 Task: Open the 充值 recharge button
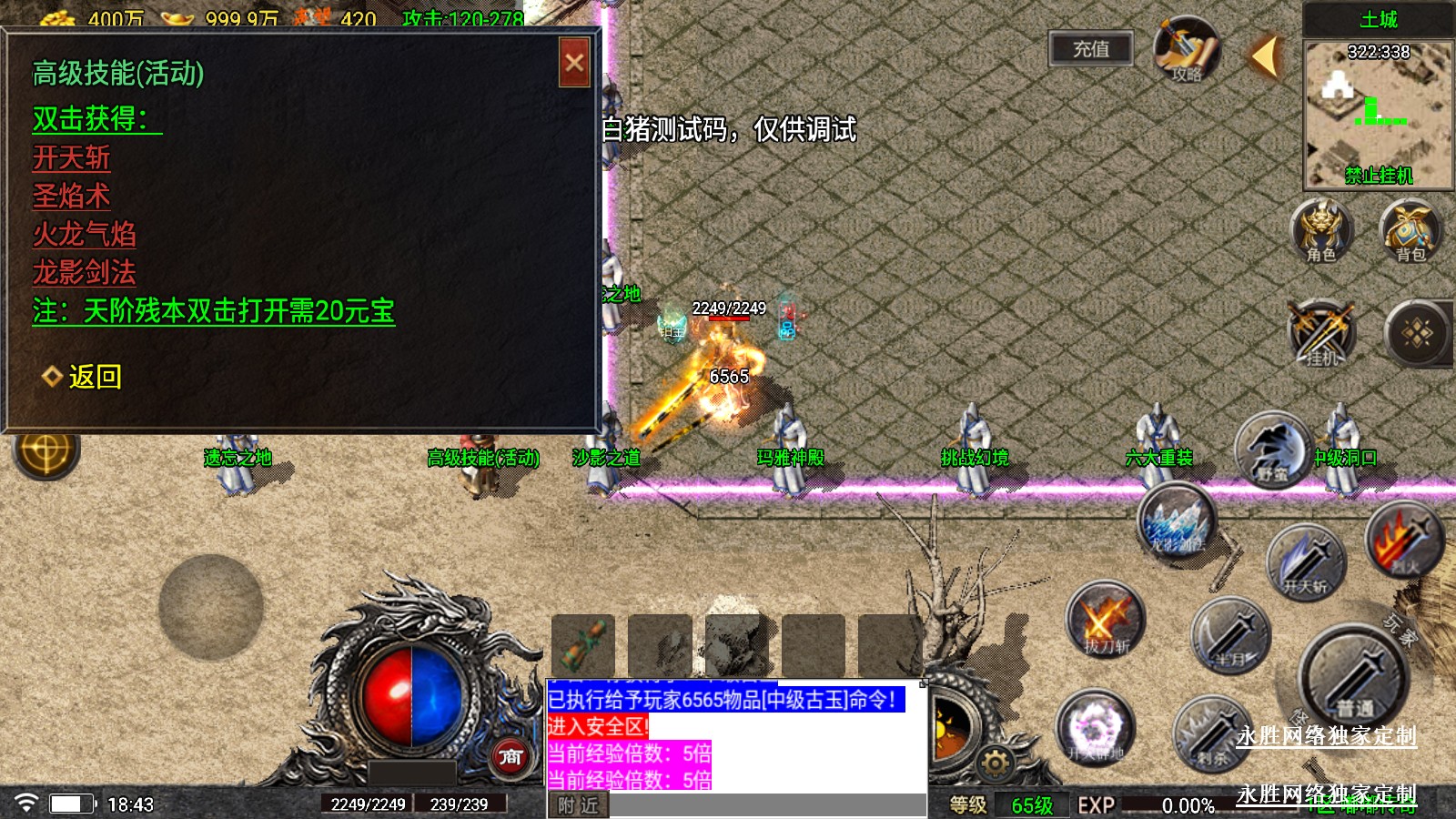tap(1091, 49)
